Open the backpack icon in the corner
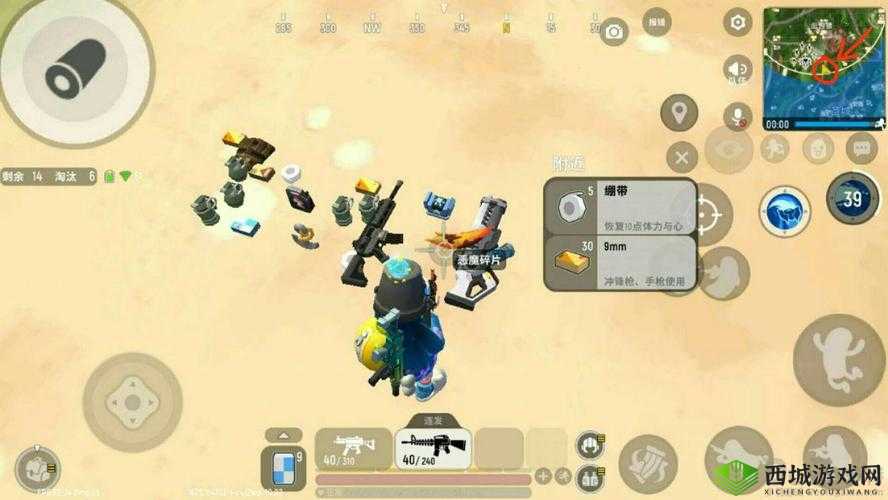 [36, 467]
